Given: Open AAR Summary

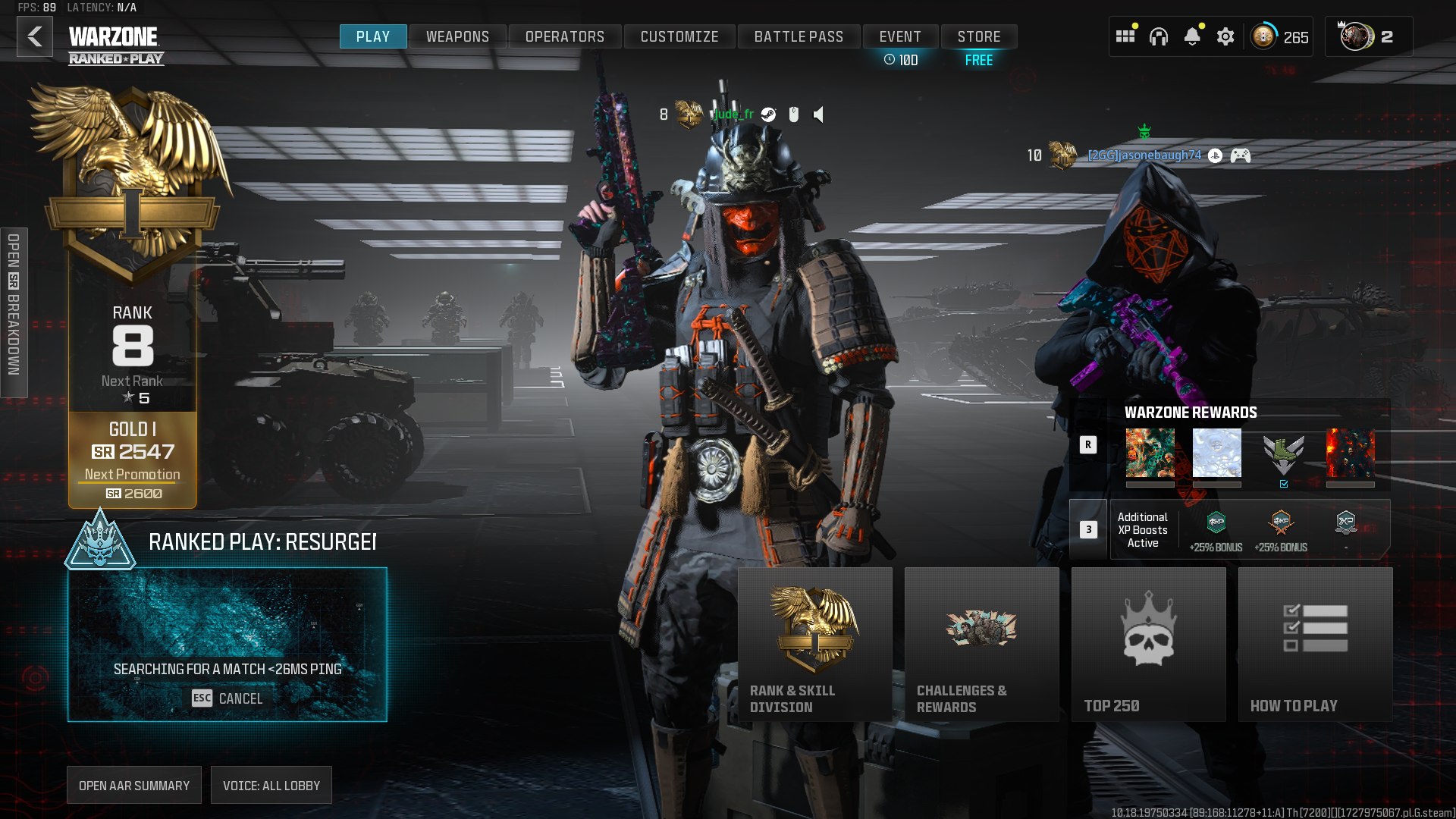Looking at the screenshot, I should tap(134, 786).
